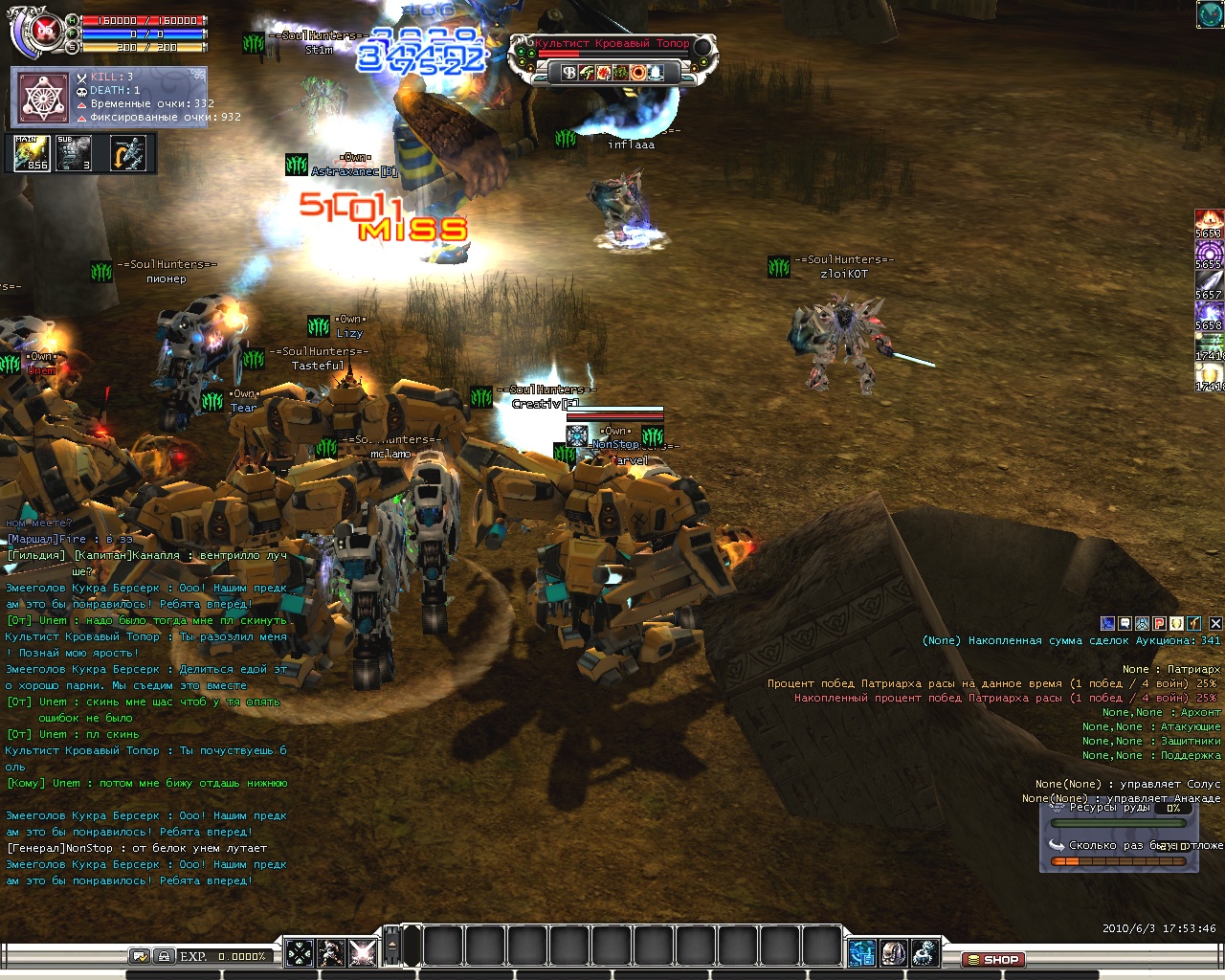Activate the white burst skill icon
The width and height of the screenshot is (1225, 980).
coord(363,952)
